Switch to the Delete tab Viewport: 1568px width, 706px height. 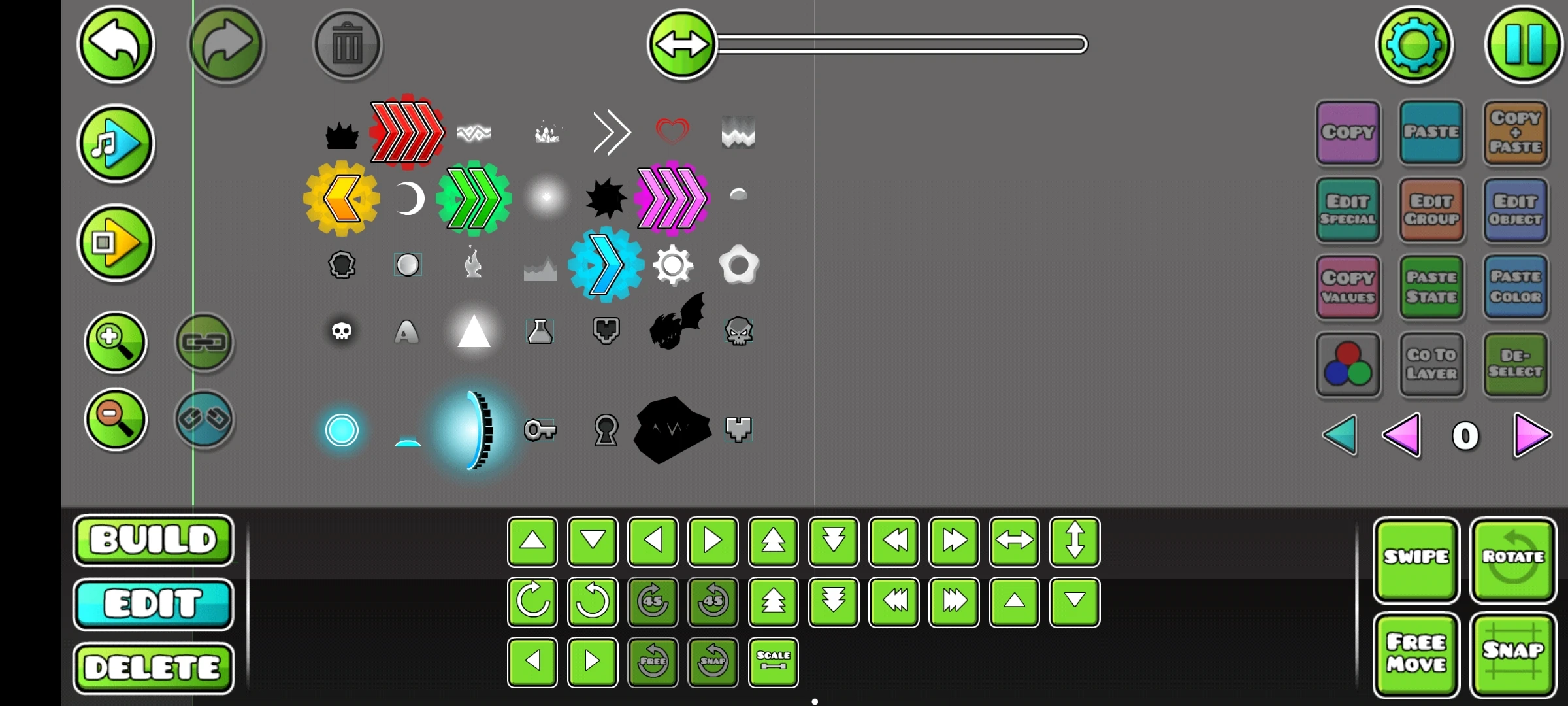(x=153, y=667)
